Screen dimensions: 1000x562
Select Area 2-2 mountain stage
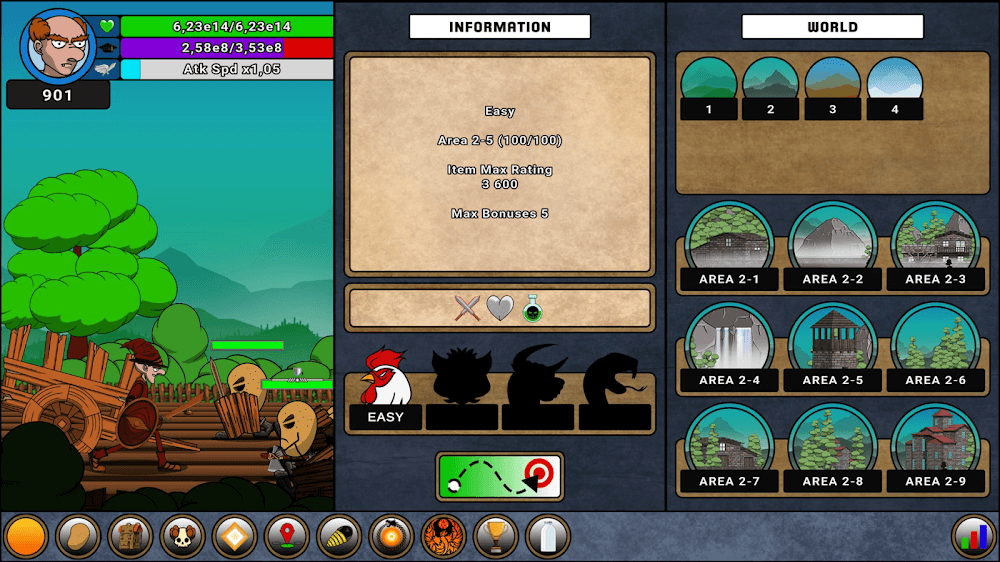[x=833, y=246]
